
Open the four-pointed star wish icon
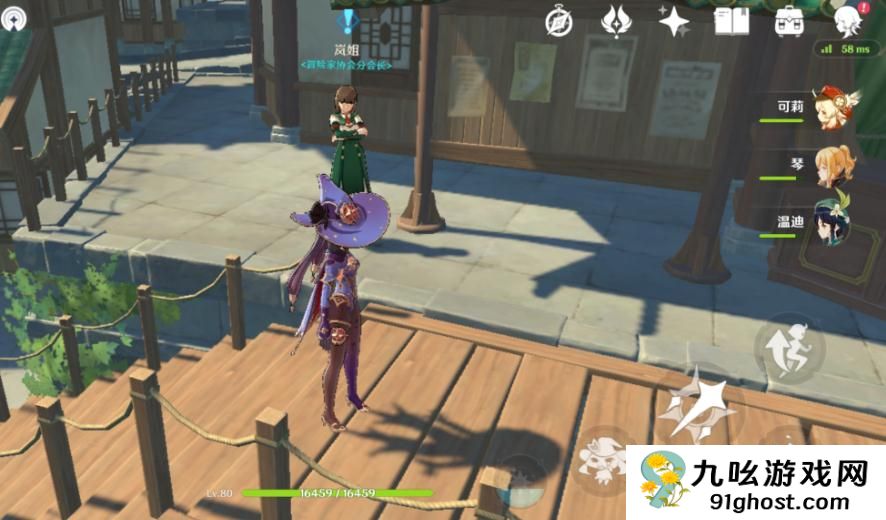tap(673, 21)
